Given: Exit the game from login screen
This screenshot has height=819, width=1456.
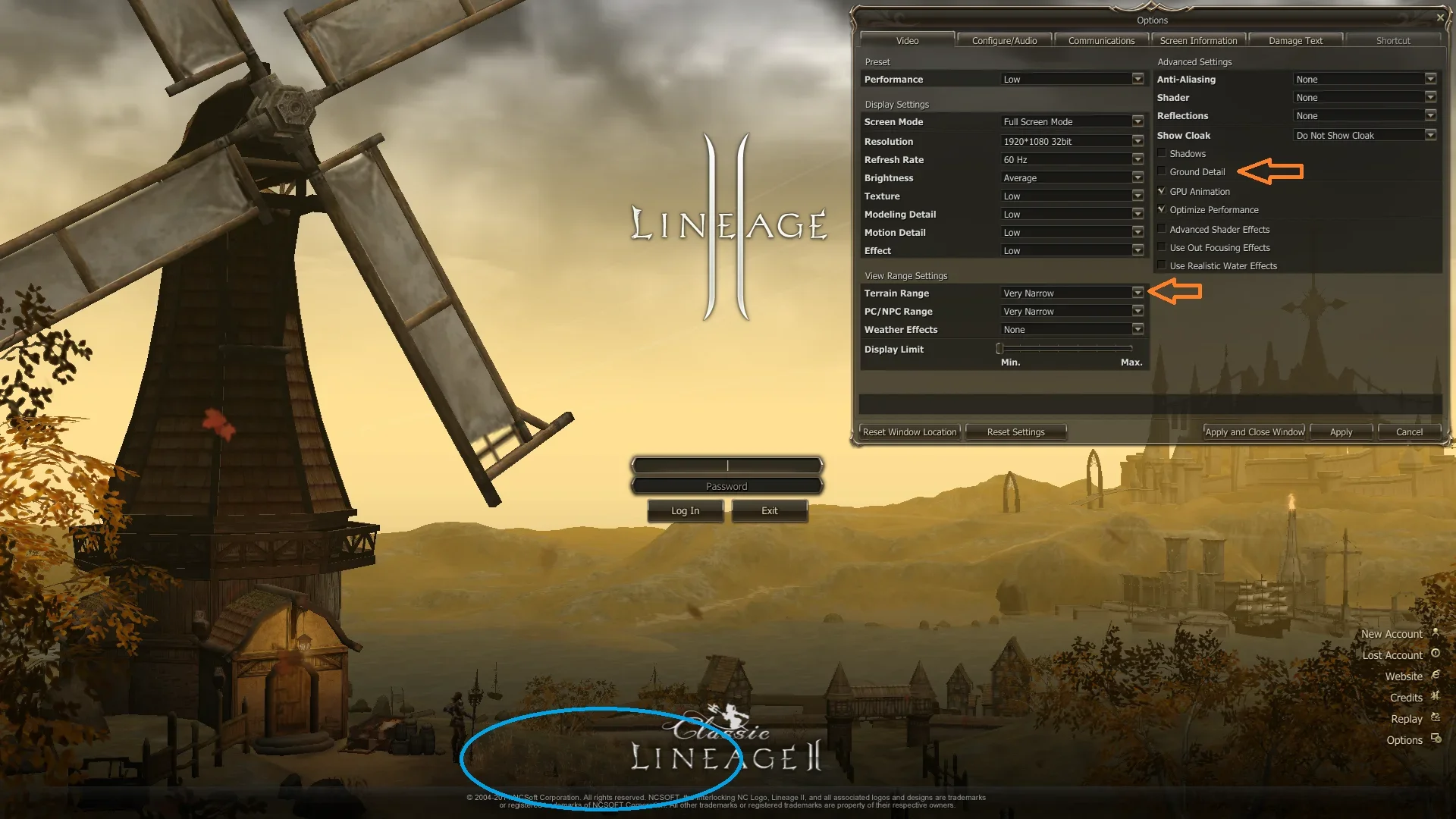Looking at the screenshot, I should pyautogui.click(x=769, y=511).
